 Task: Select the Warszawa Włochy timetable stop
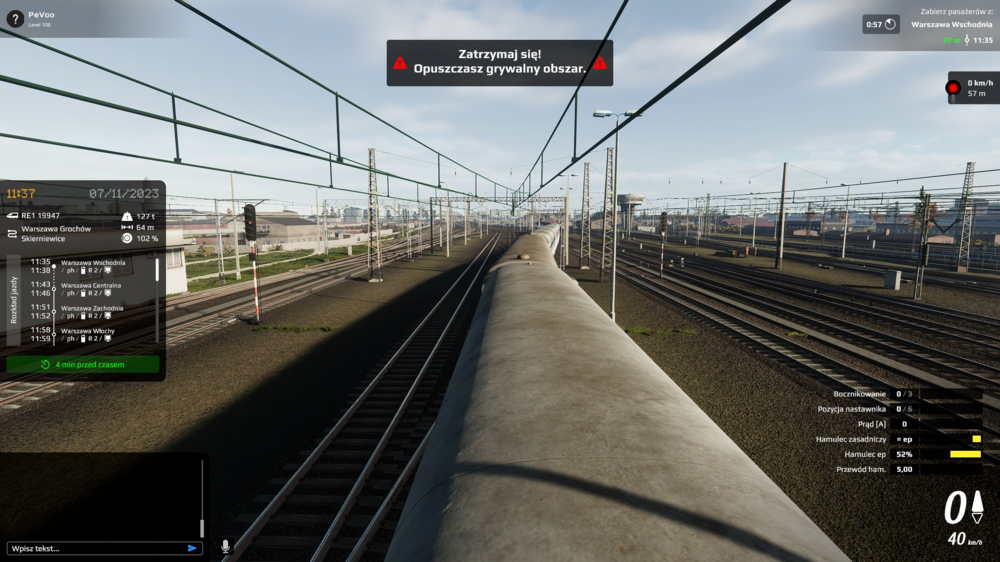pyautogui.click(x=88, y=334)
